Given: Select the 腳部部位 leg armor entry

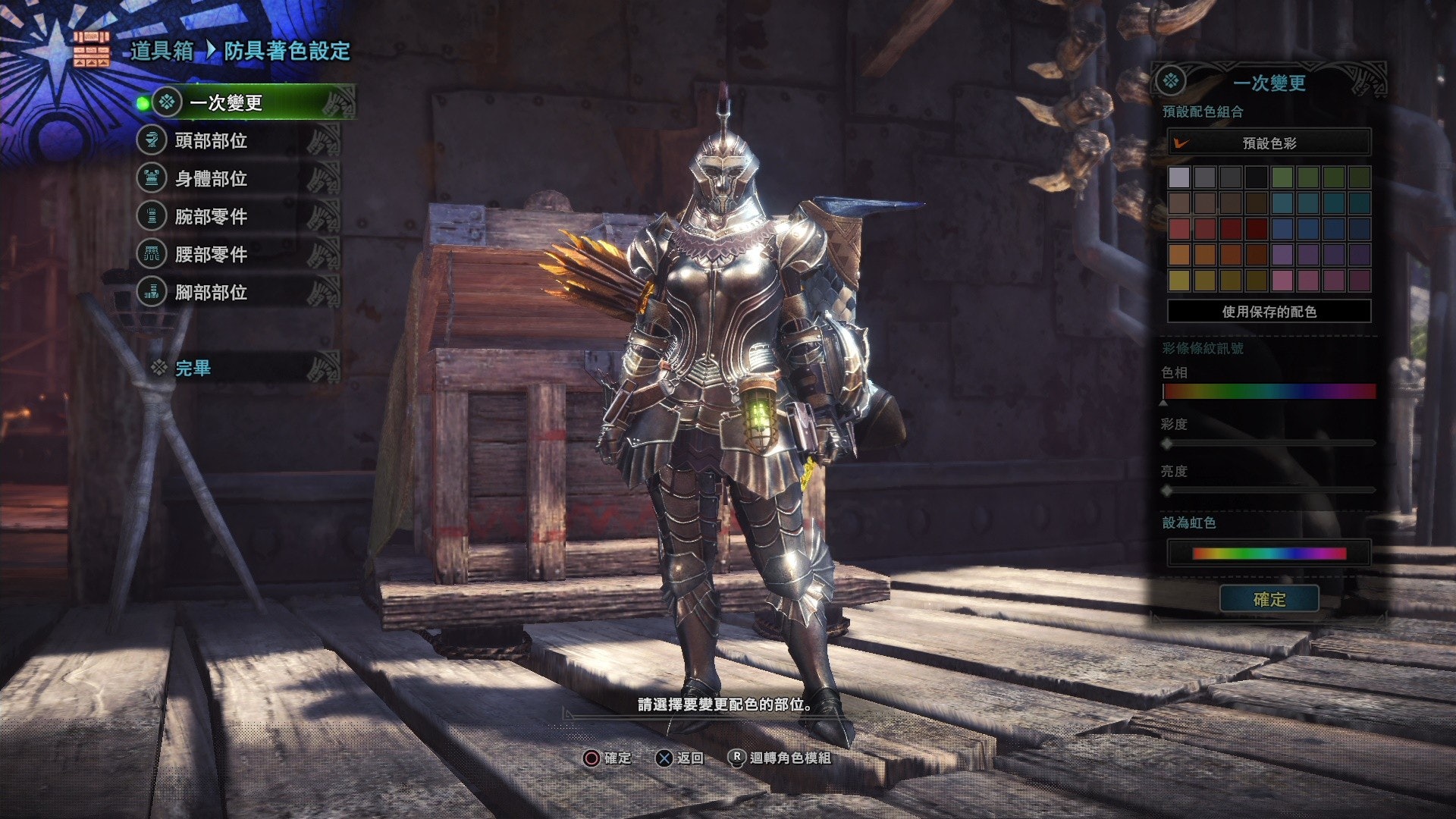Looking at the screenshot, I should tap(211, 292).
